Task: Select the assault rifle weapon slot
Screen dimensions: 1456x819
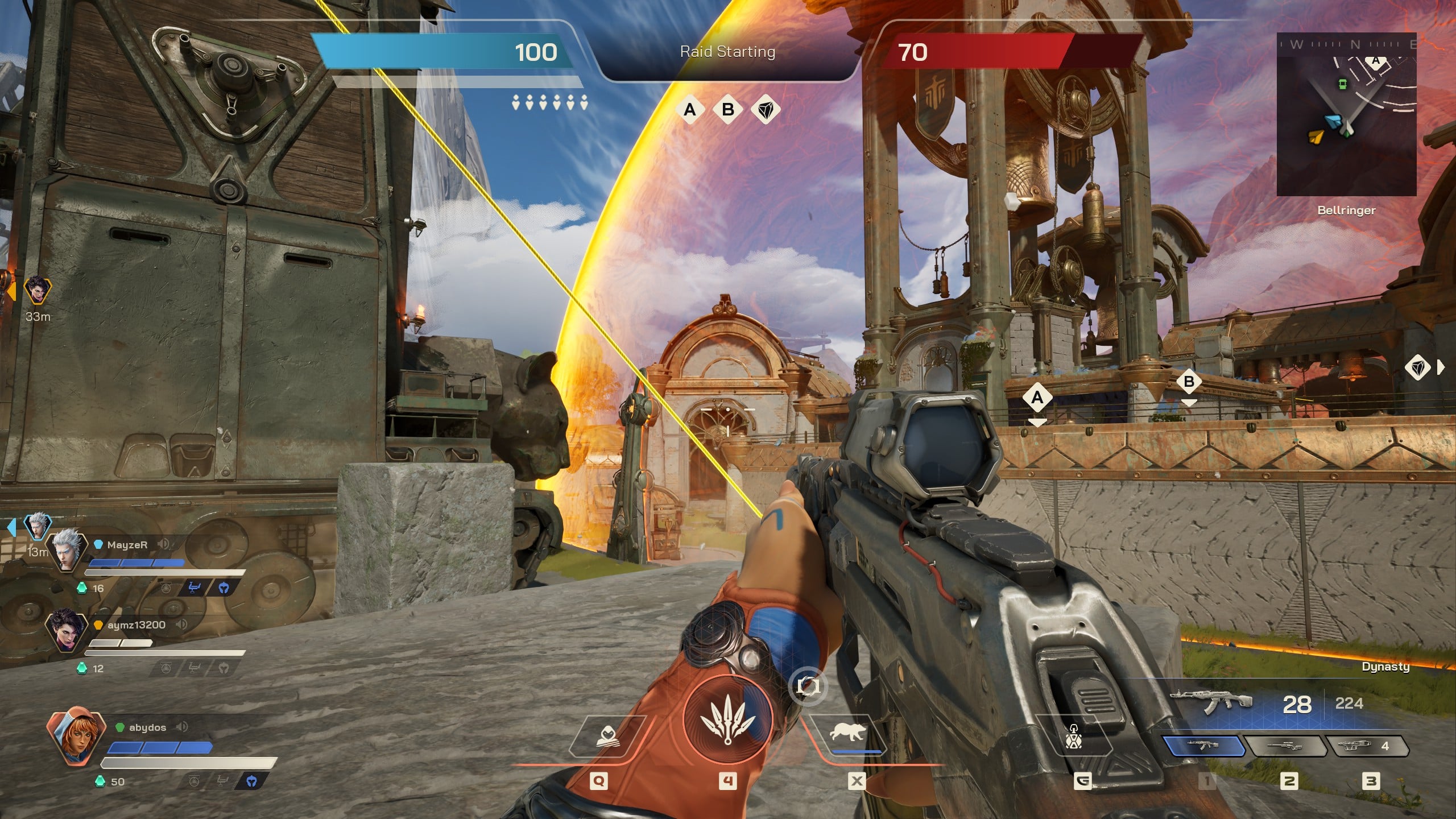Action: [x=1203, y=746]
